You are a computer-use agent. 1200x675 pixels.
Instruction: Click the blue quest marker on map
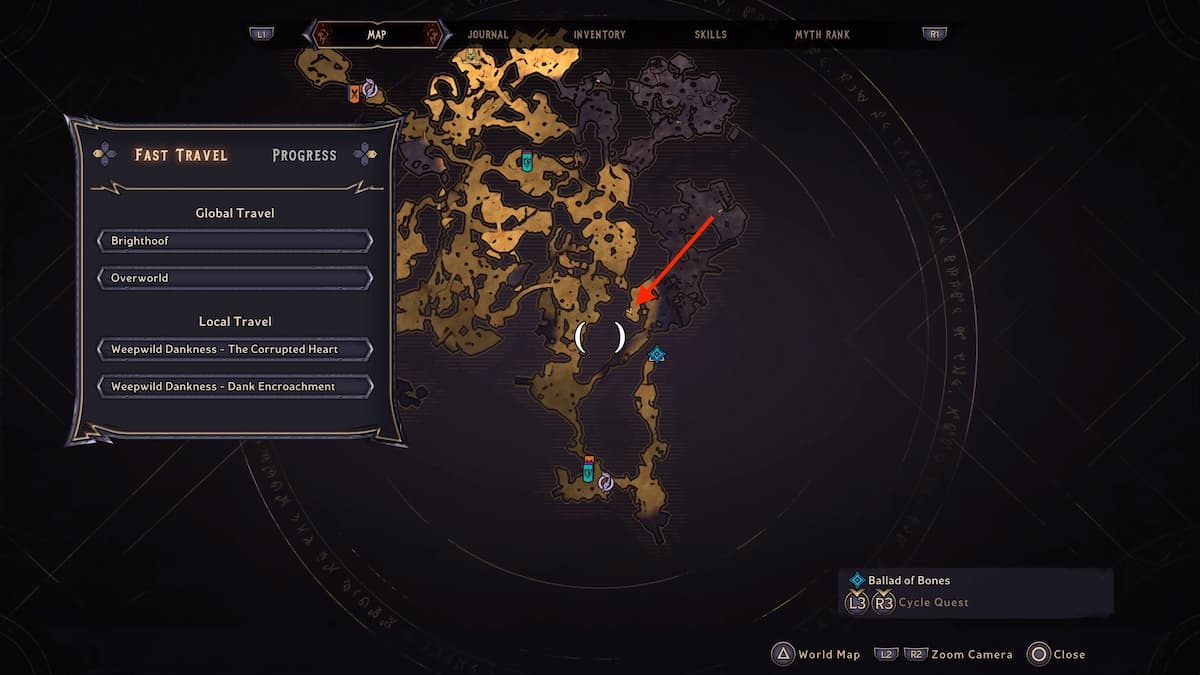coord(656,354)
